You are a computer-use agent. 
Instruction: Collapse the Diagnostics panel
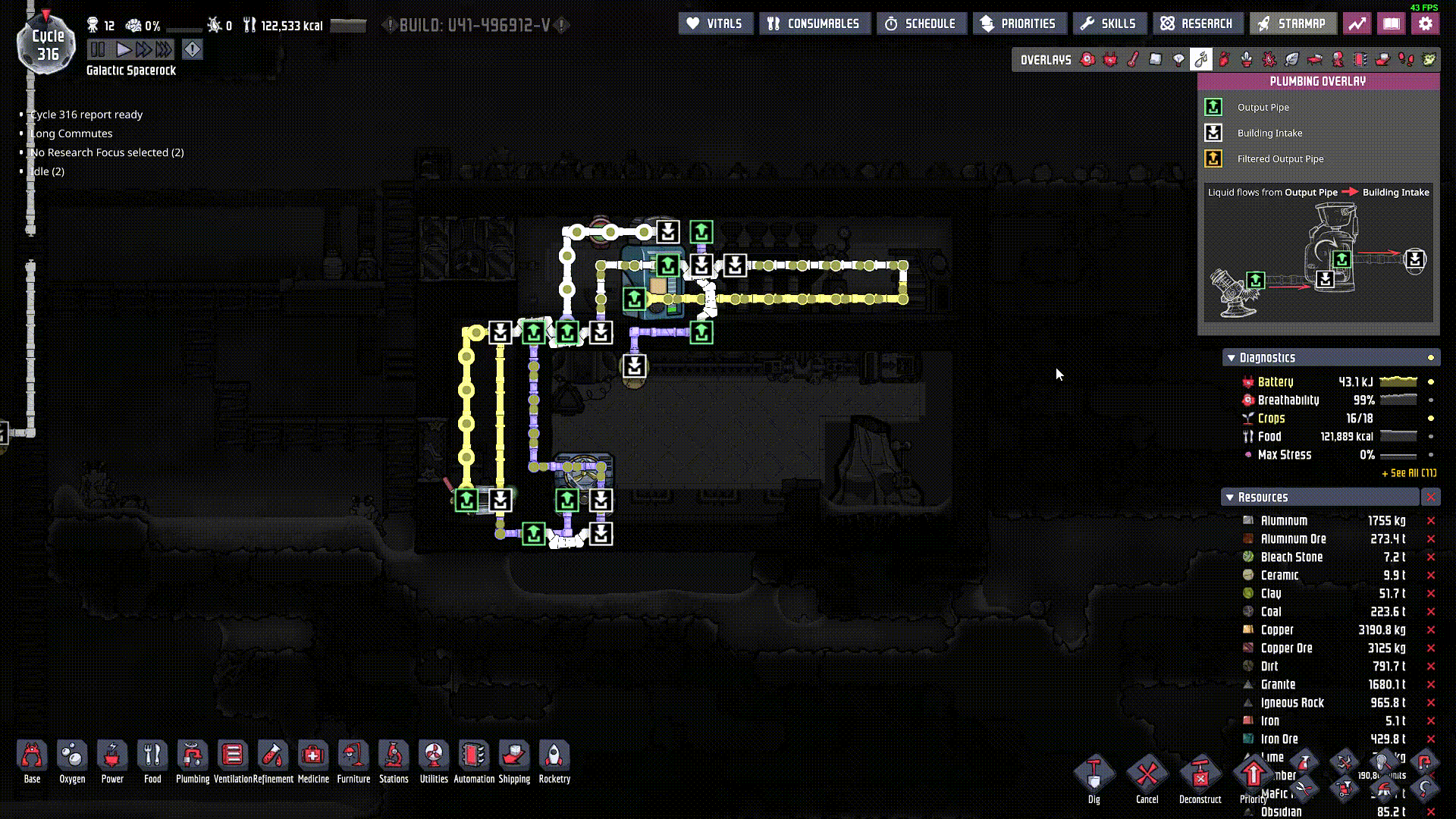[x=1231, y=357]
